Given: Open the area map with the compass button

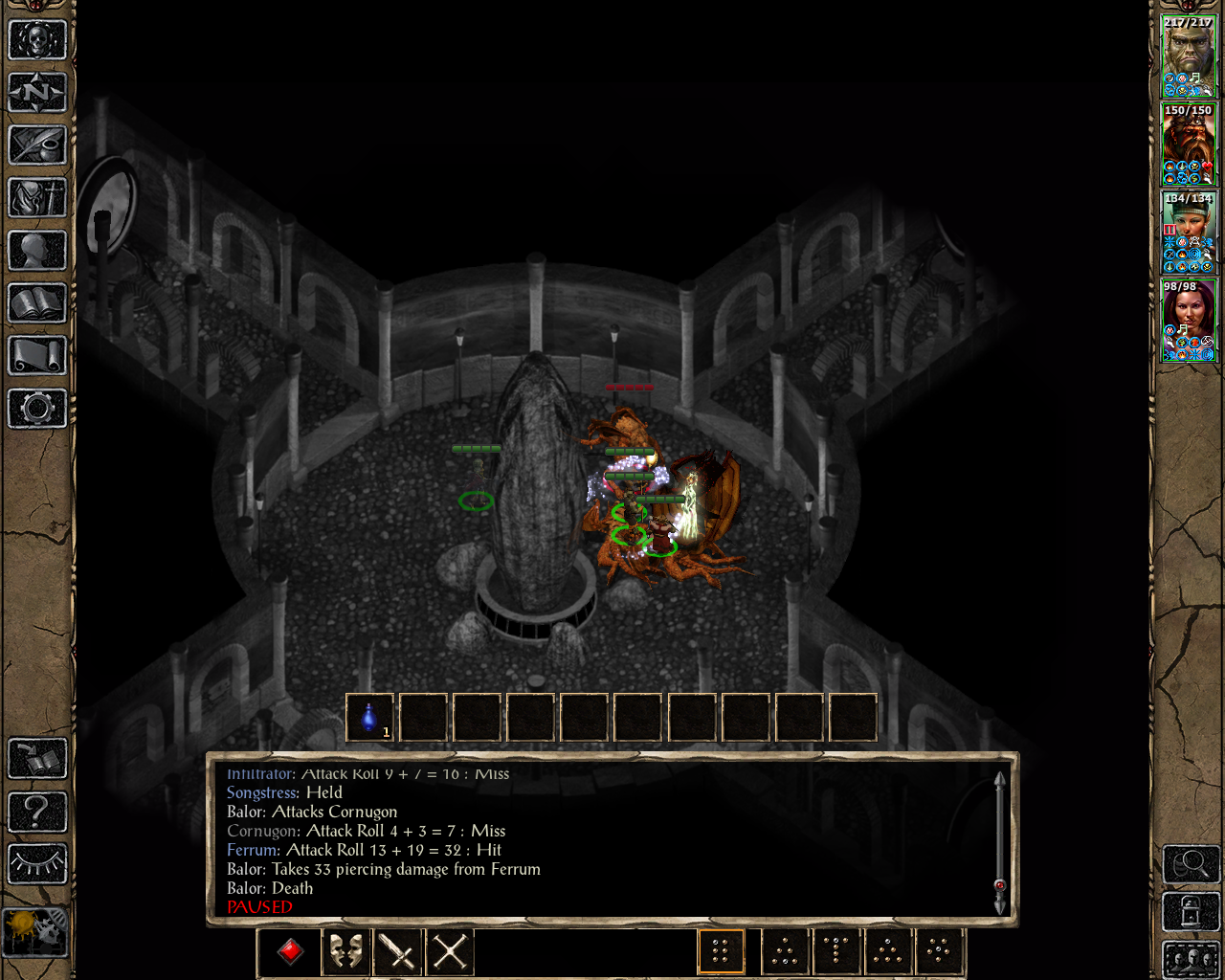Looking at the screenshot, I should tap(37, 93).
